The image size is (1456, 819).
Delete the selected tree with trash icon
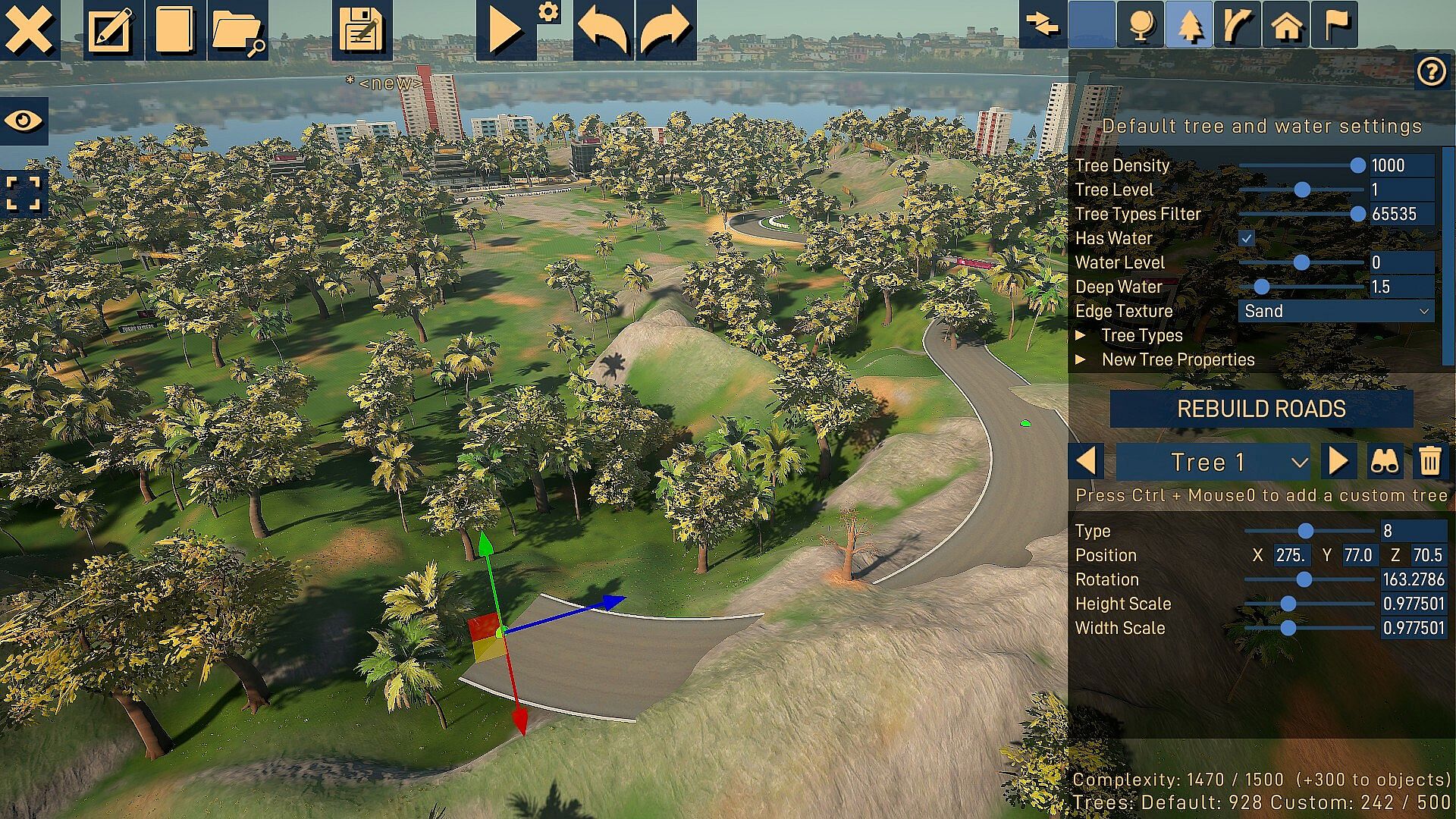[x=1429, y=461]
